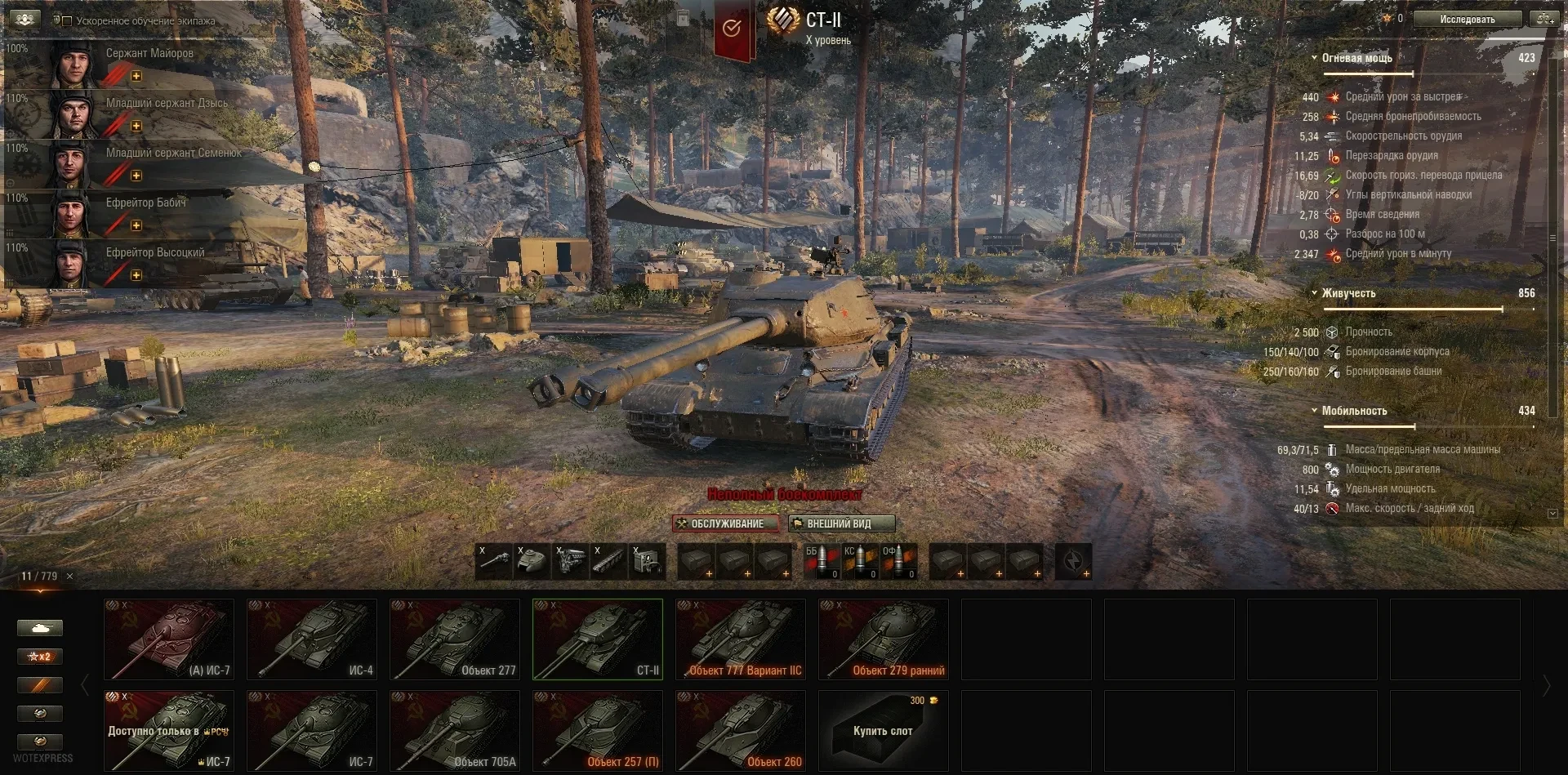Viewport: 1568px width, 775px height.
Task: Select the Объект 279 ранний tank
Action: point(884,639)
